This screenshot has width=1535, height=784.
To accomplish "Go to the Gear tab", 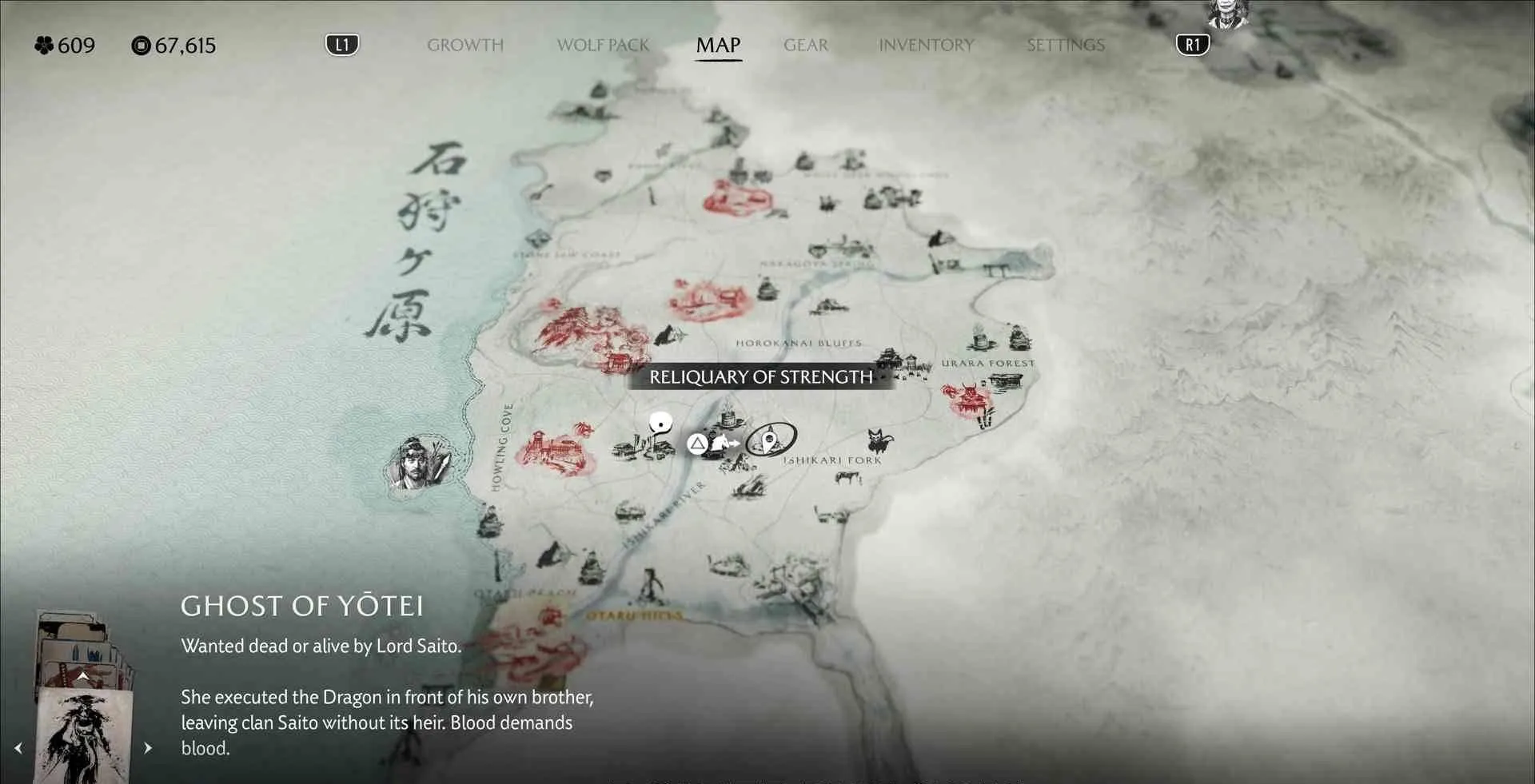I will point(806,46).
